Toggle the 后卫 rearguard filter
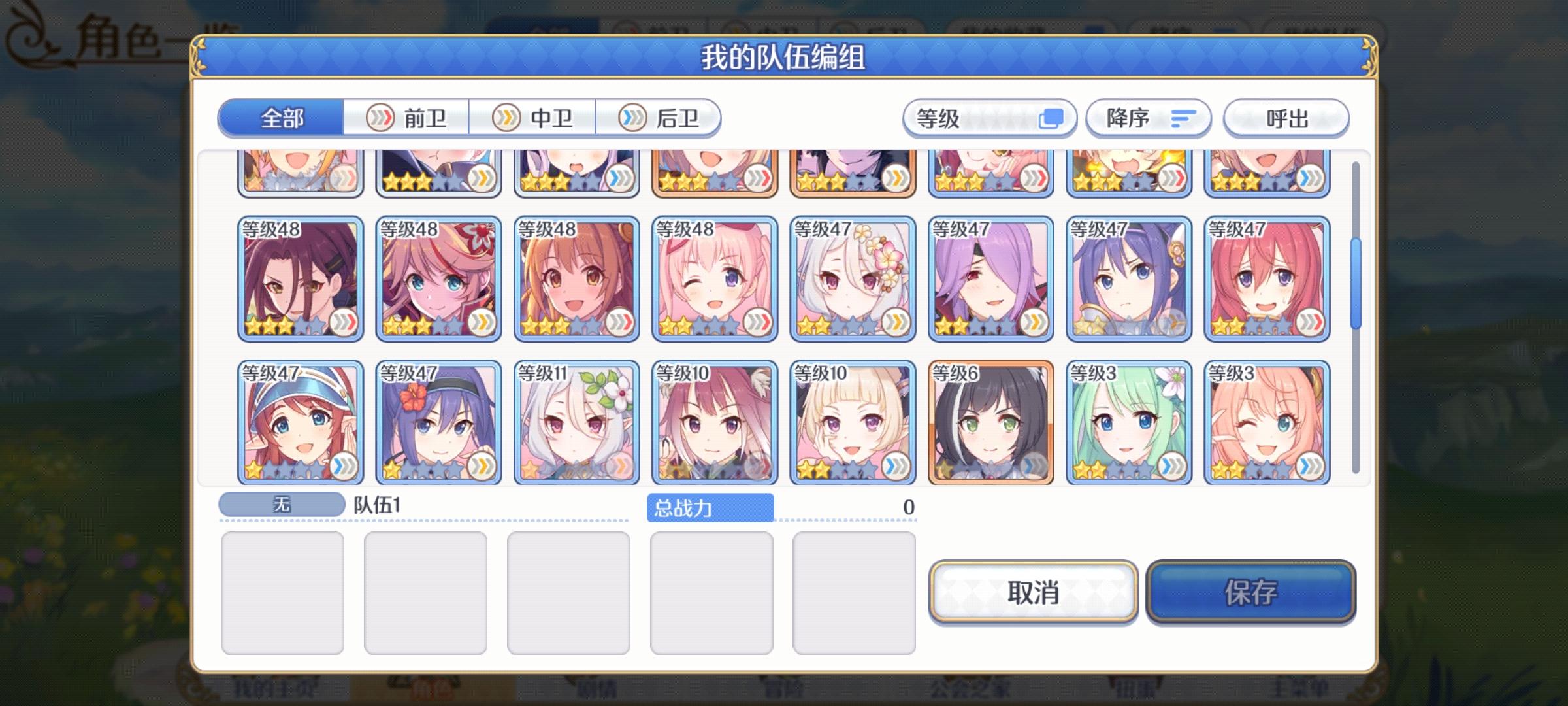 click(x=660, y=118)
